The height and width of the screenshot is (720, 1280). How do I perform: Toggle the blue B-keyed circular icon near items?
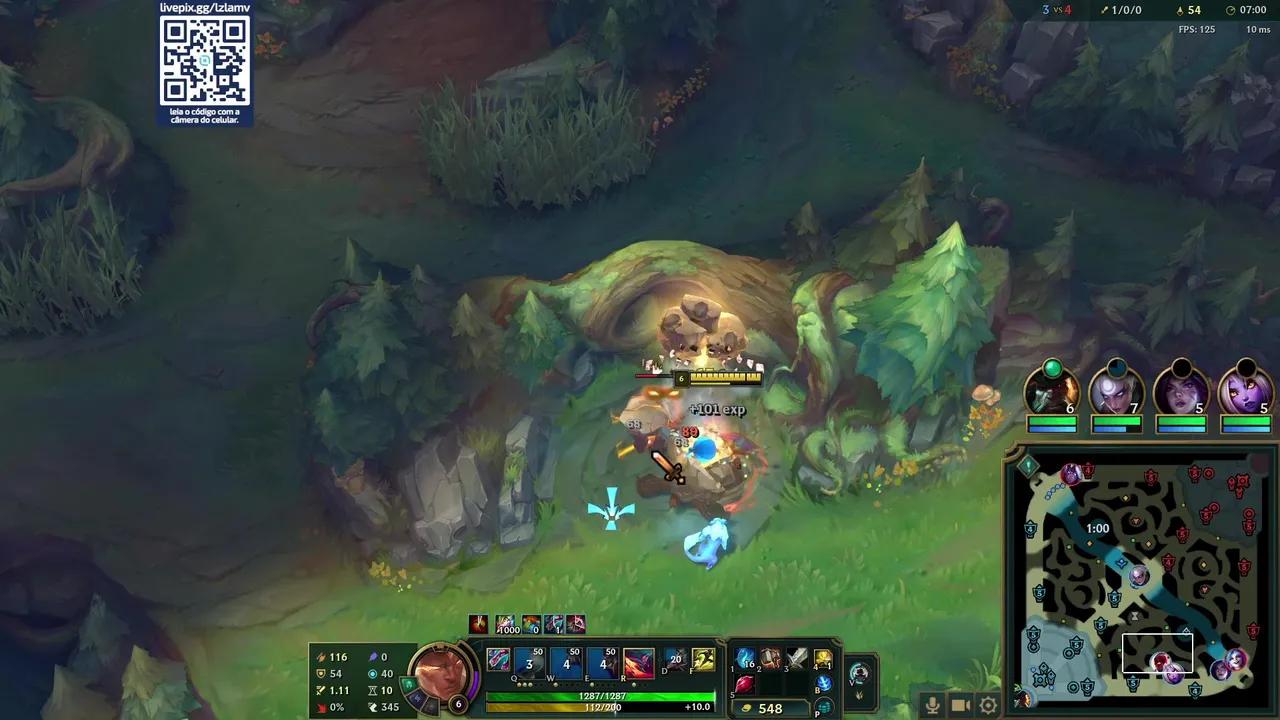click(827, 687)
